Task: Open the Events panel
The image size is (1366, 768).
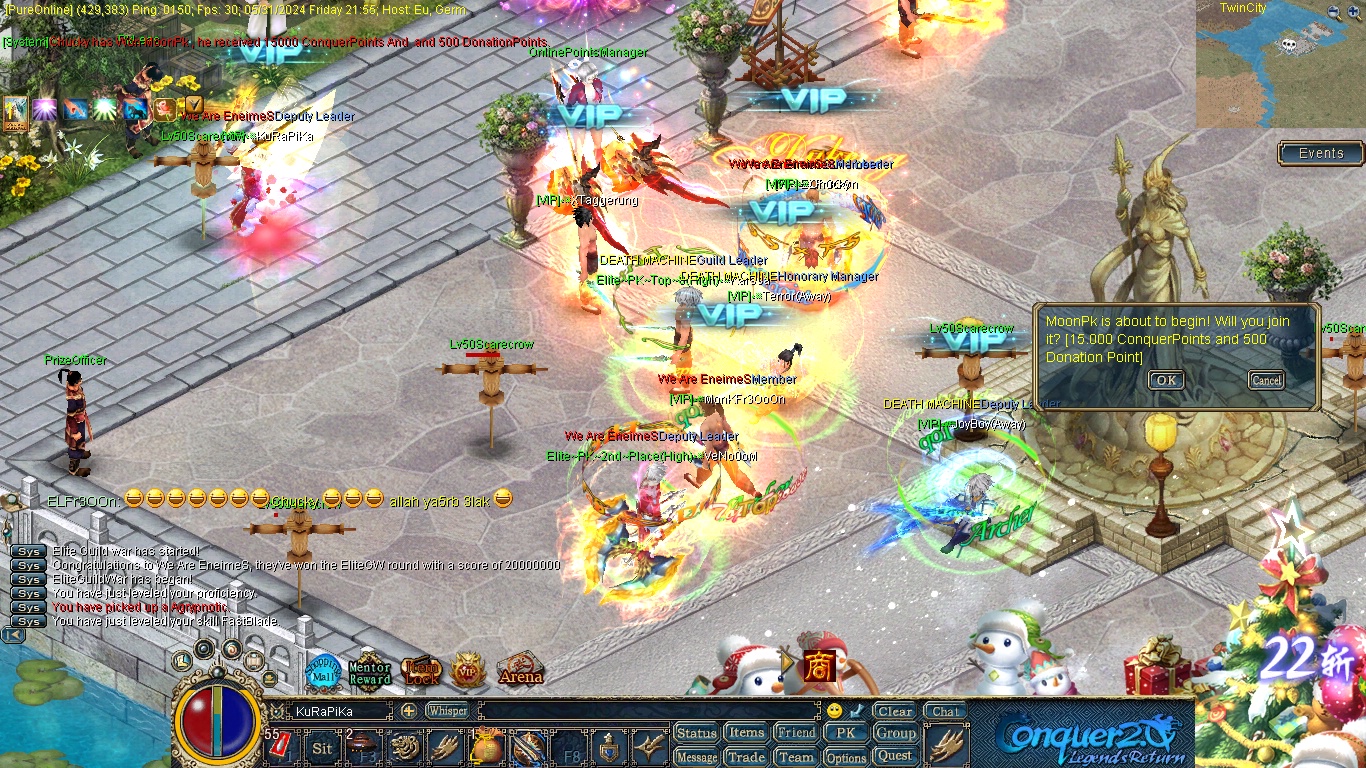Action: tap(1321, 153)
